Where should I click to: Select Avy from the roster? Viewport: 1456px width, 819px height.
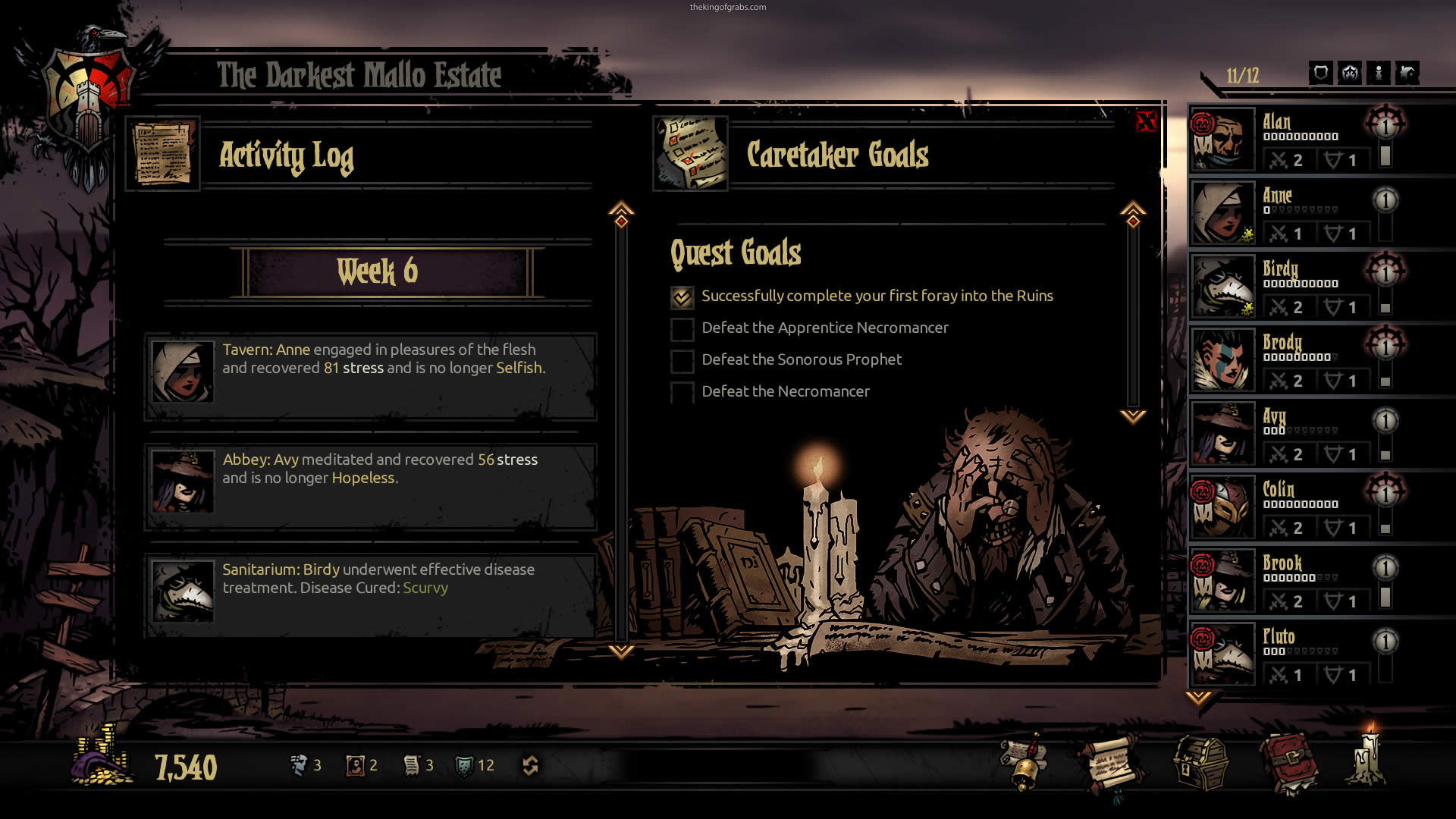click(1298, 435)
